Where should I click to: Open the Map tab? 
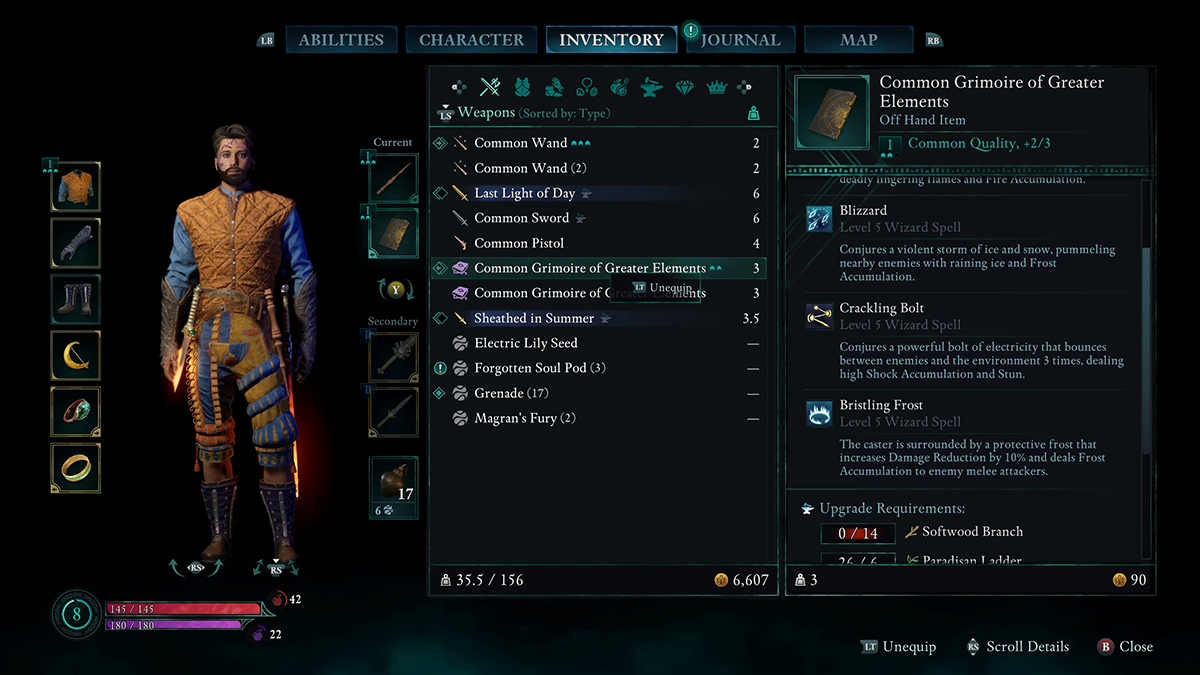pyautogui.click(x=859, y=40)
